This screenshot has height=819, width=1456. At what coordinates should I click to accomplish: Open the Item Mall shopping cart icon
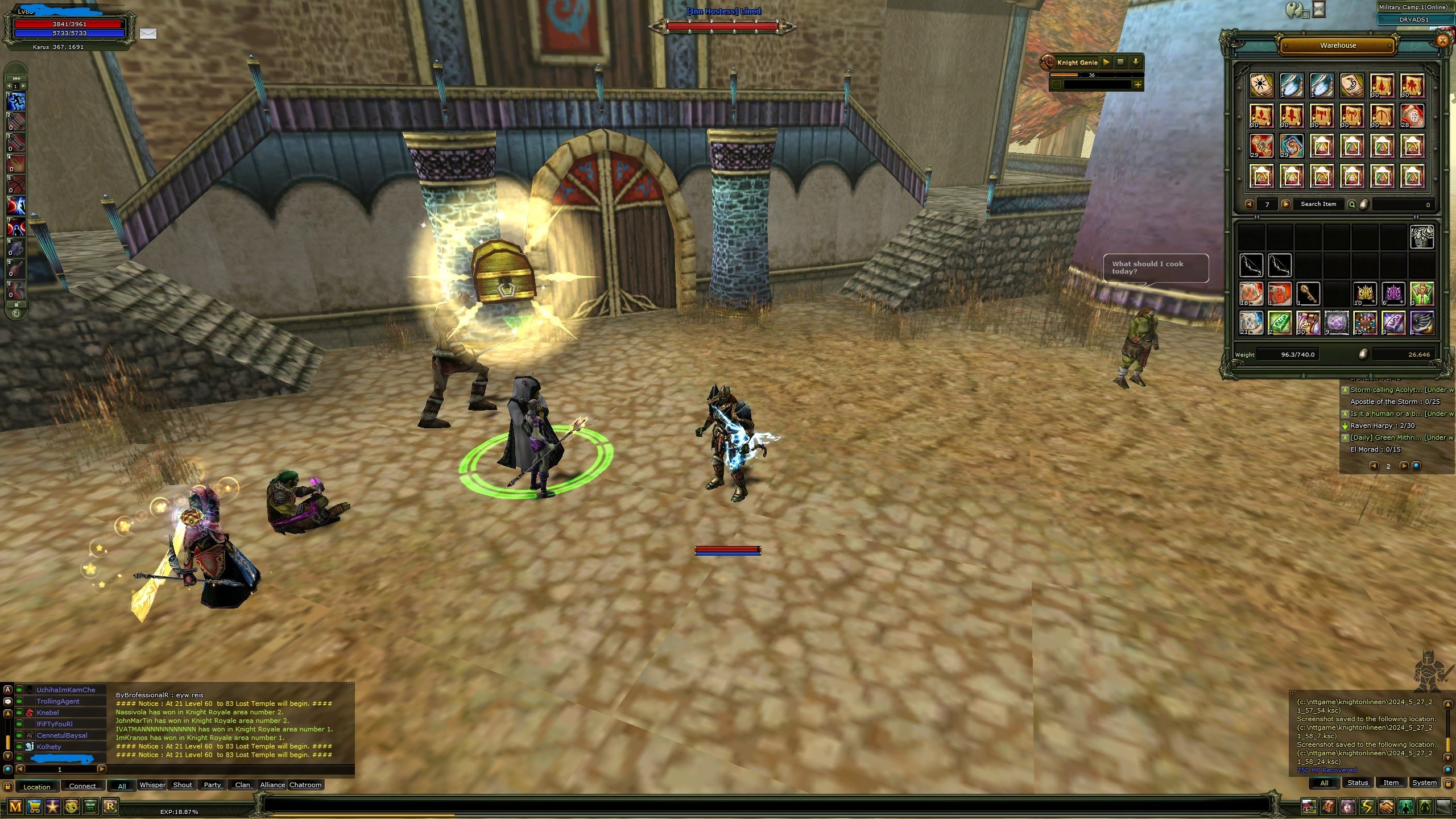pos(35,808)
